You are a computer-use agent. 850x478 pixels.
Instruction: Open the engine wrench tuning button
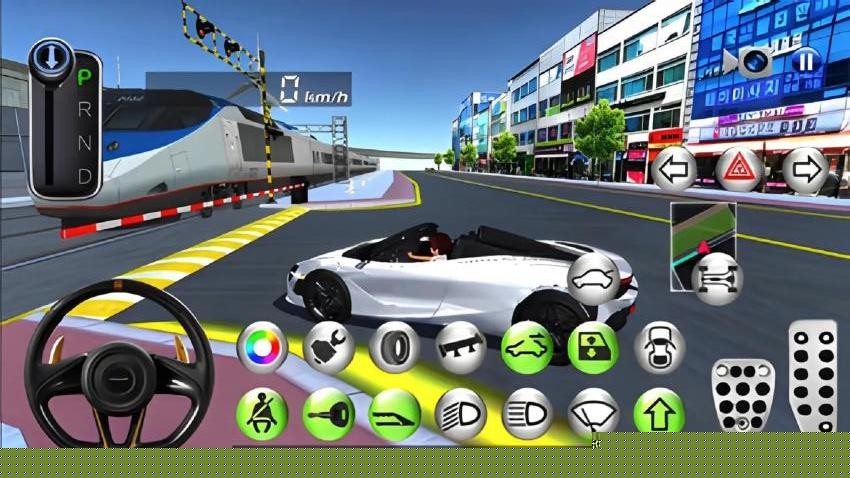pyautogui.click(x=328, y=347)
